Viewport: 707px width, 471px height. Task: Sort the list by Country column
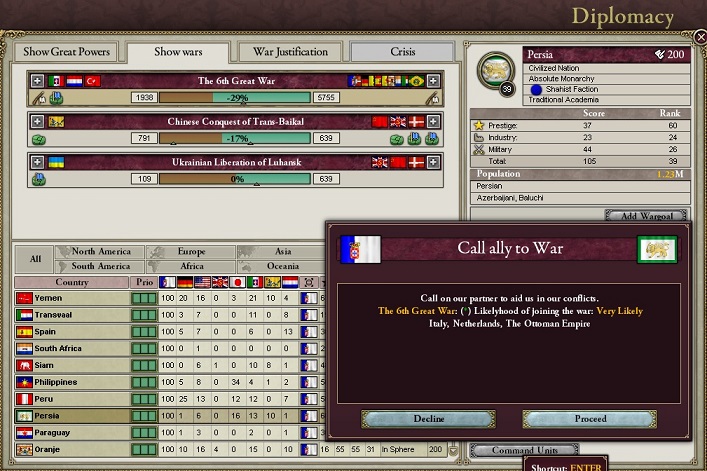click(x=71, y=282)
